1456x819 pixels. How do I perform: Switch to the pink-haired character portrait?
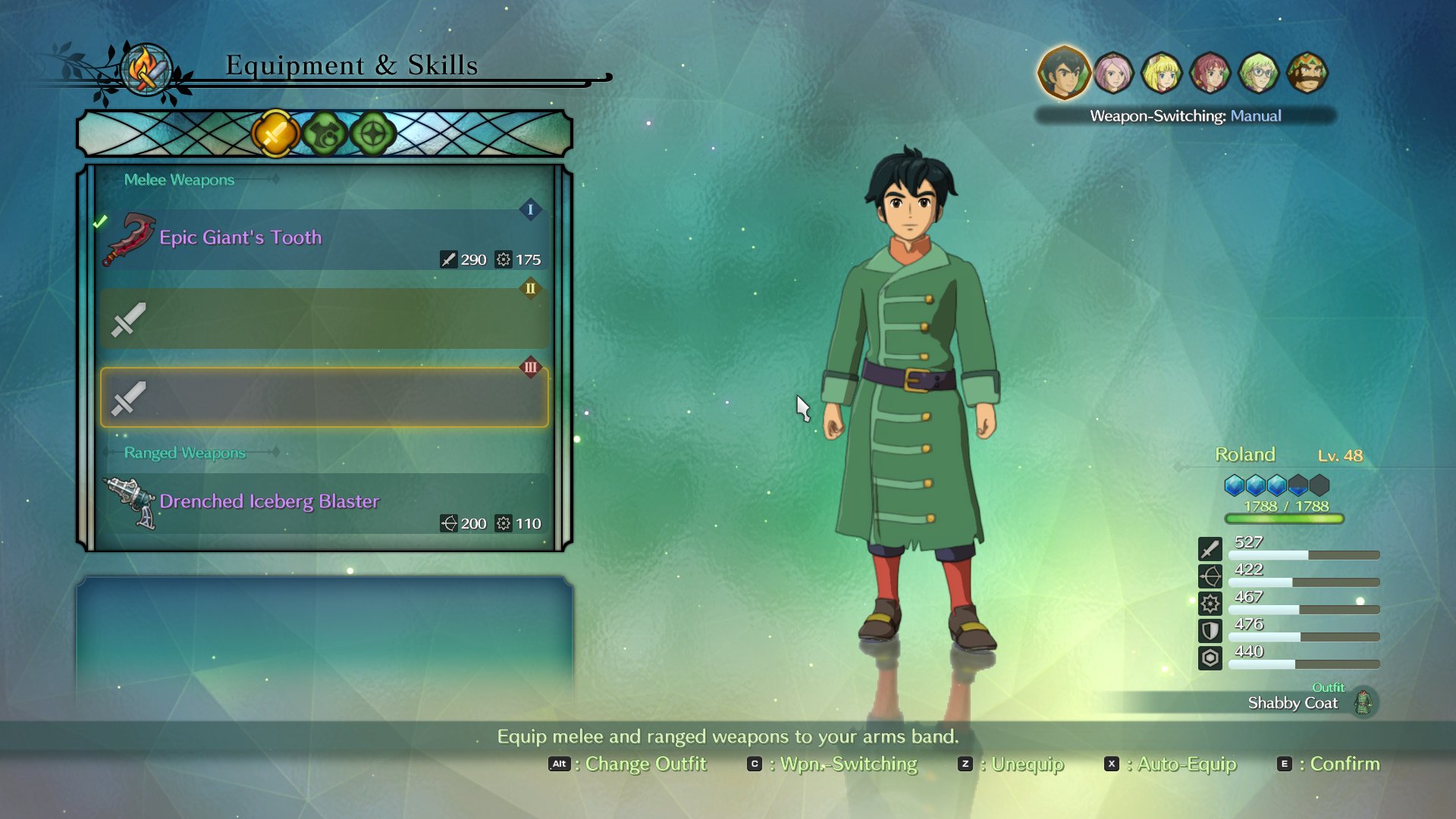pos(1112,74)
